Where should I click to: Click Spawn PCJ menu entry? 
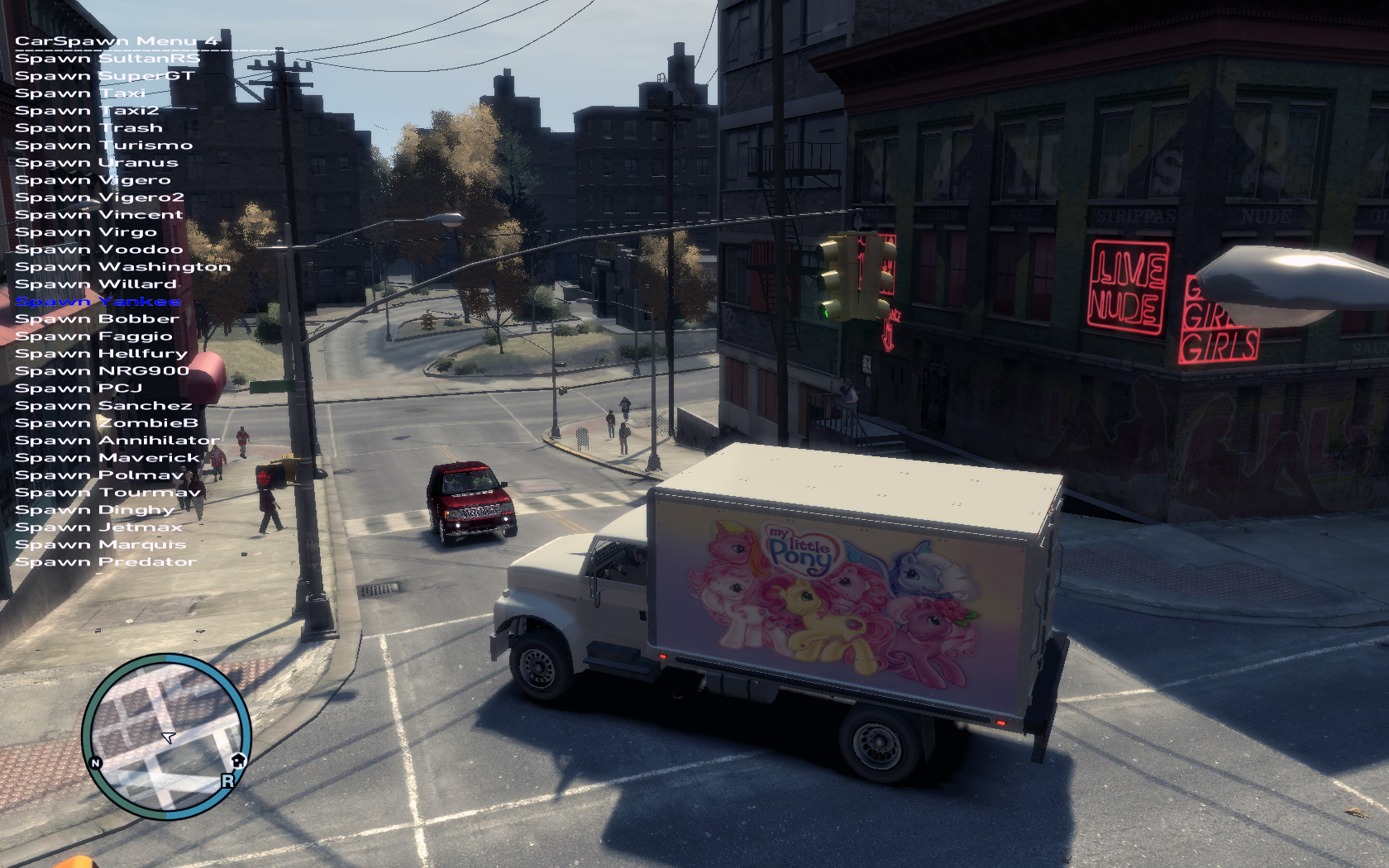click(79, 389)
